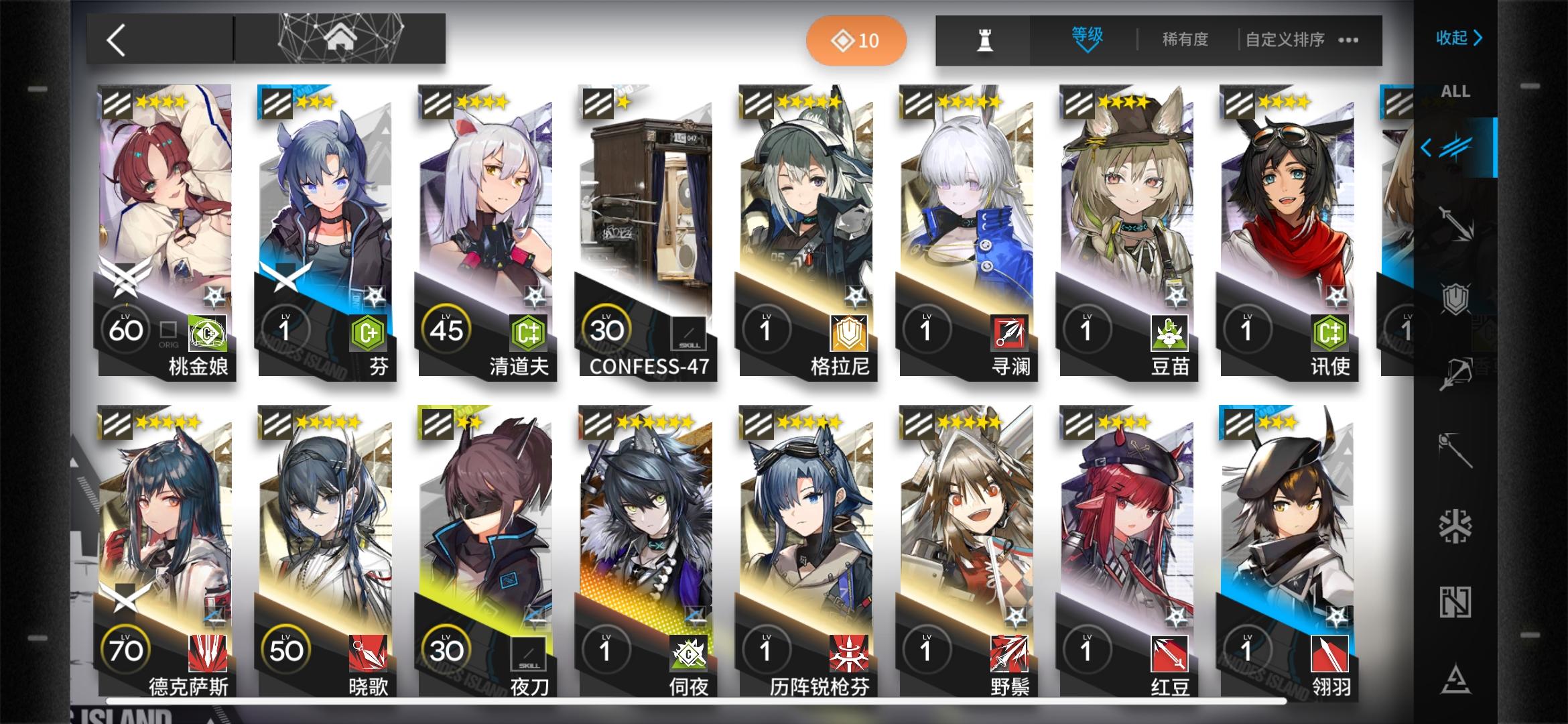The height and width of the screenshot is (724, 1568).
Task: Open the more sorting options ellipsis menu
Action: click(x=1347, y=40)
